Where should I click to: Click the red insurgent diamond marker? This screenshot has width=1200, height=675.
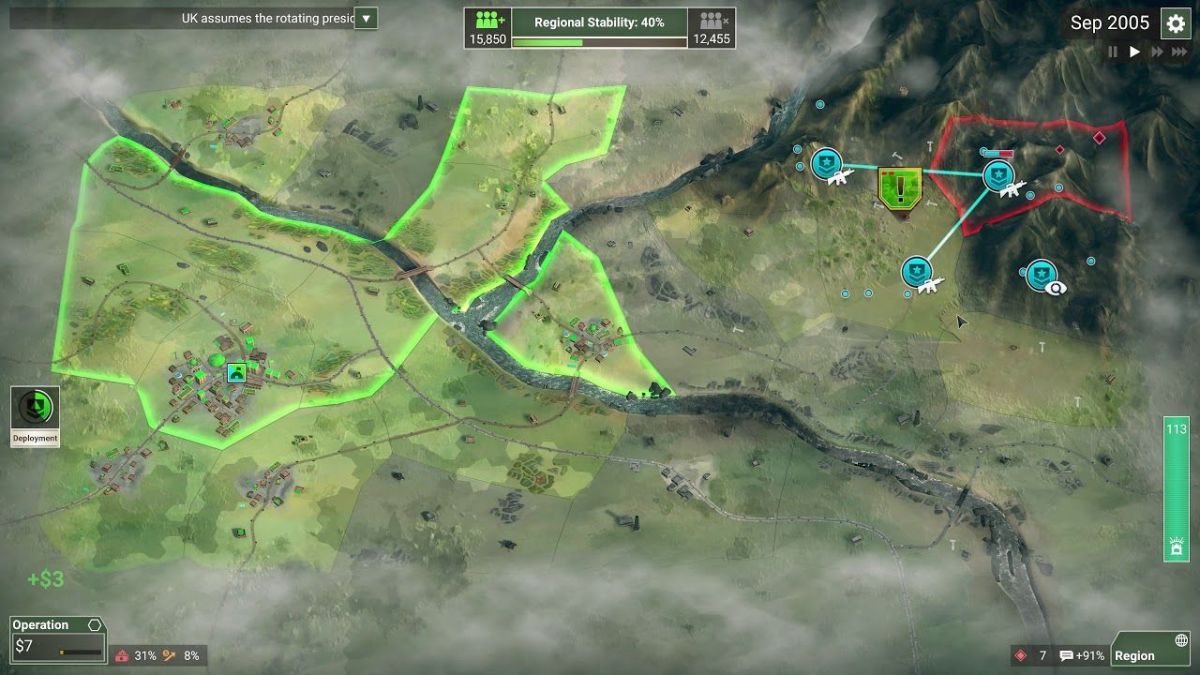point(1099,136)
